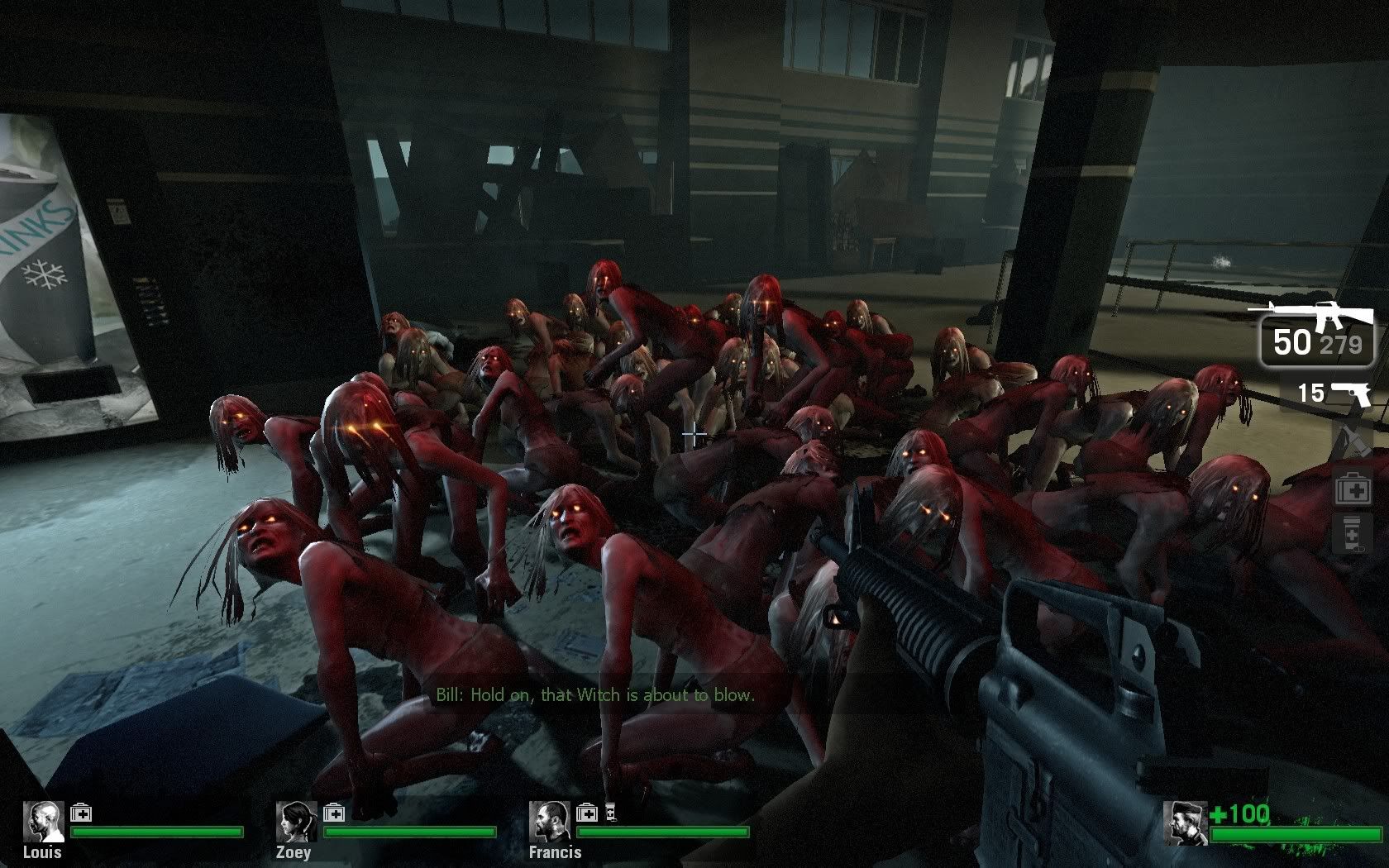
Task: Select the pain pills bottle slot
Action: coord(1353,533)
